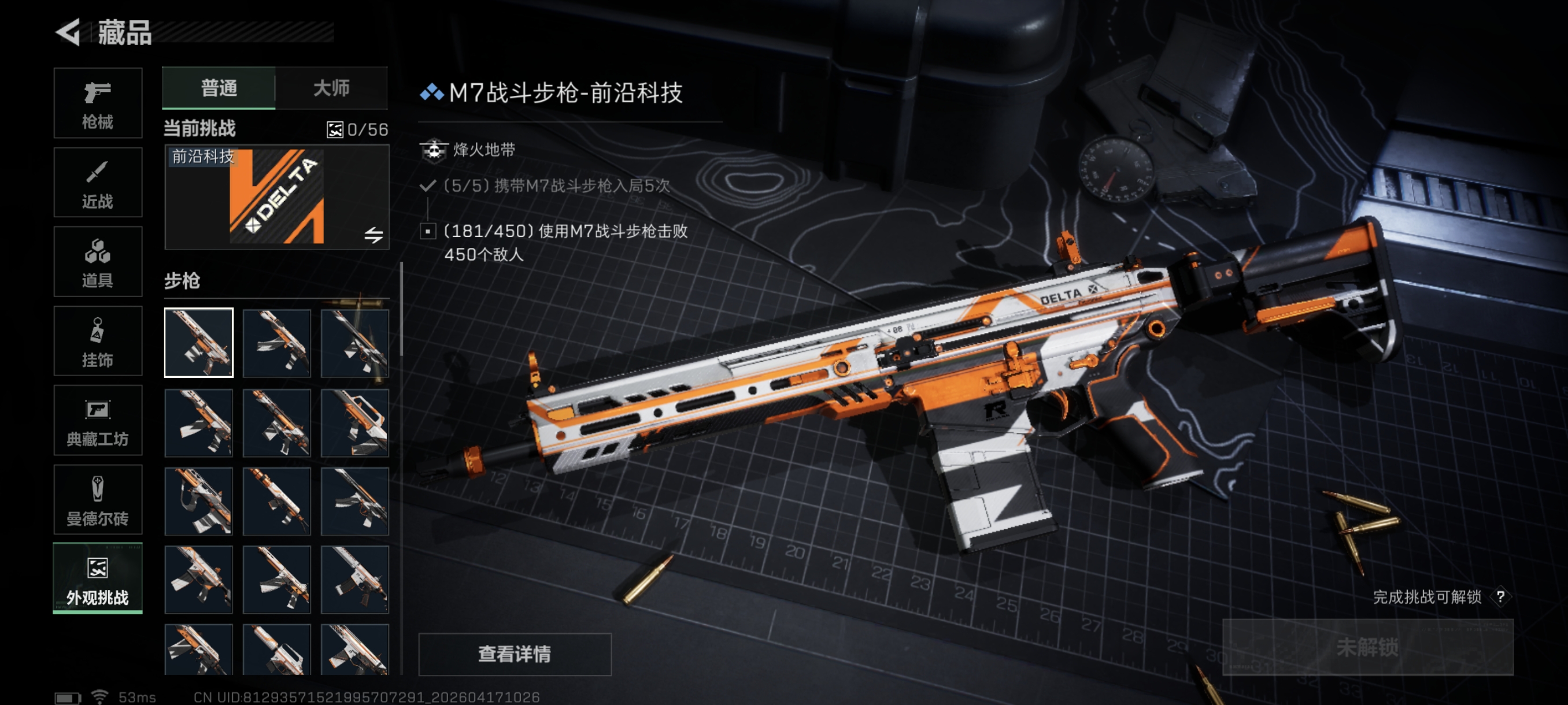
Task: Open the 前沿科技 DELTA challenge card
Action: (x=276, y=198)
